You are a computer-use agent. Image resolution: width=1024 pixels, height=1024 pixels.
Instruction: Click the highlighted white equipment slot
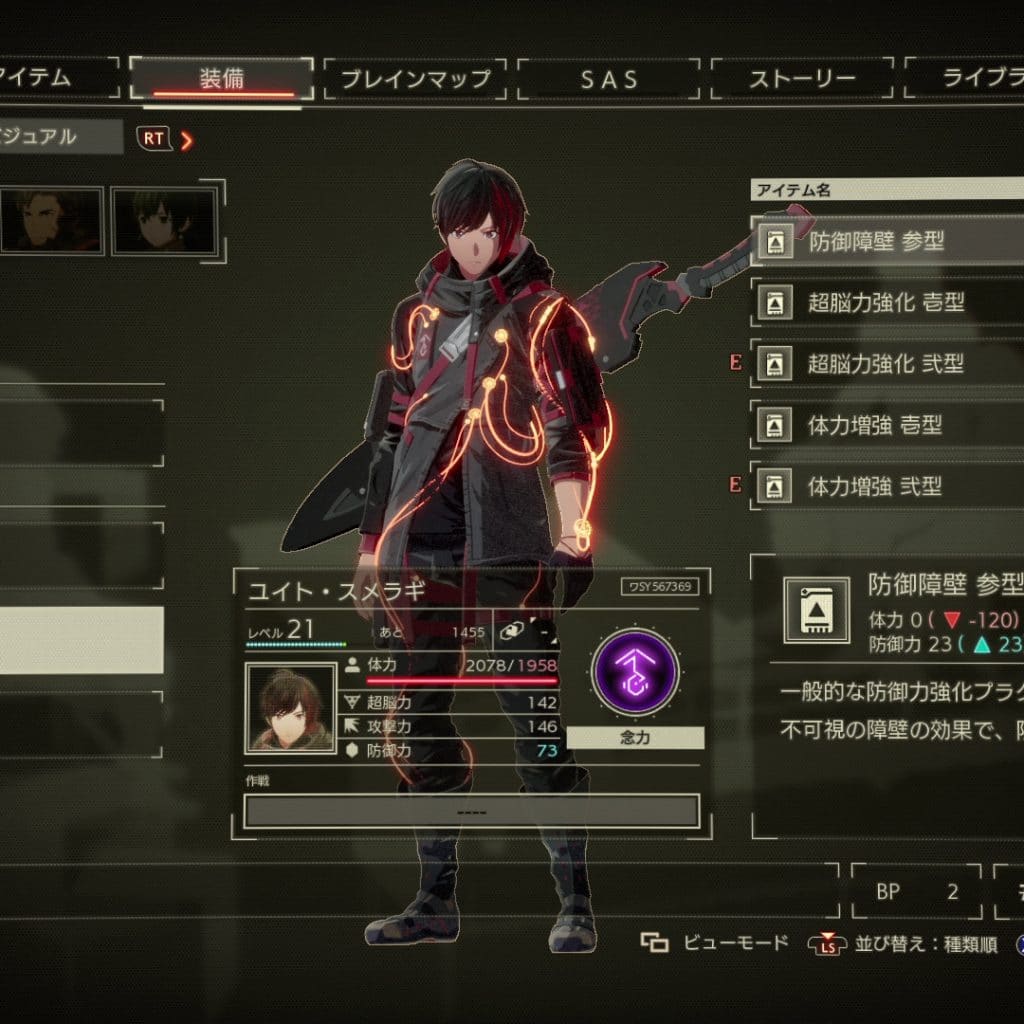[x=80, y=639]
